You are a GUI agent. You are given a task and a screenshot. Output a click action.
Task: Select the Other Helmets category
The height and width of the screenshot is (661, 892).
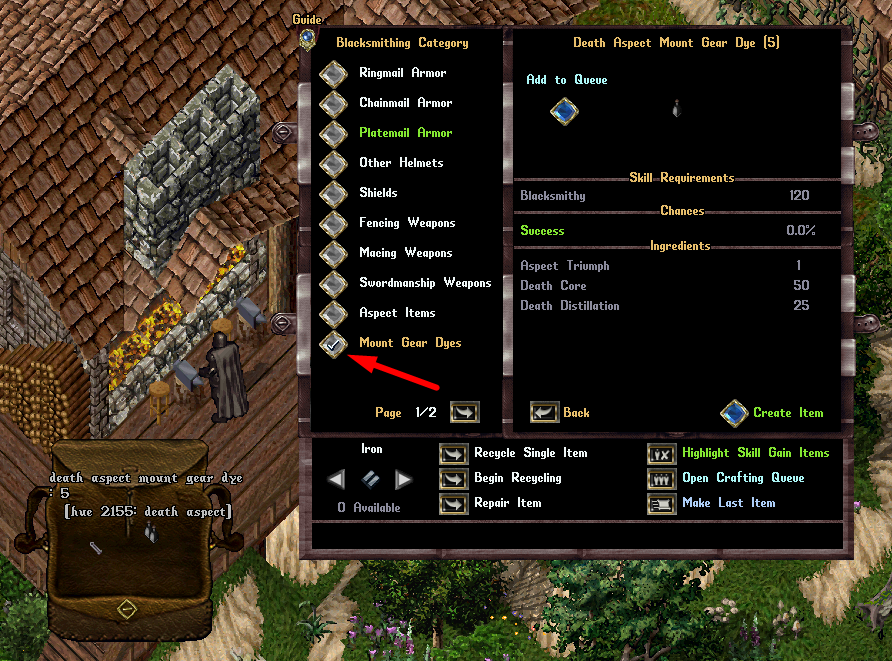click(333, 164)
